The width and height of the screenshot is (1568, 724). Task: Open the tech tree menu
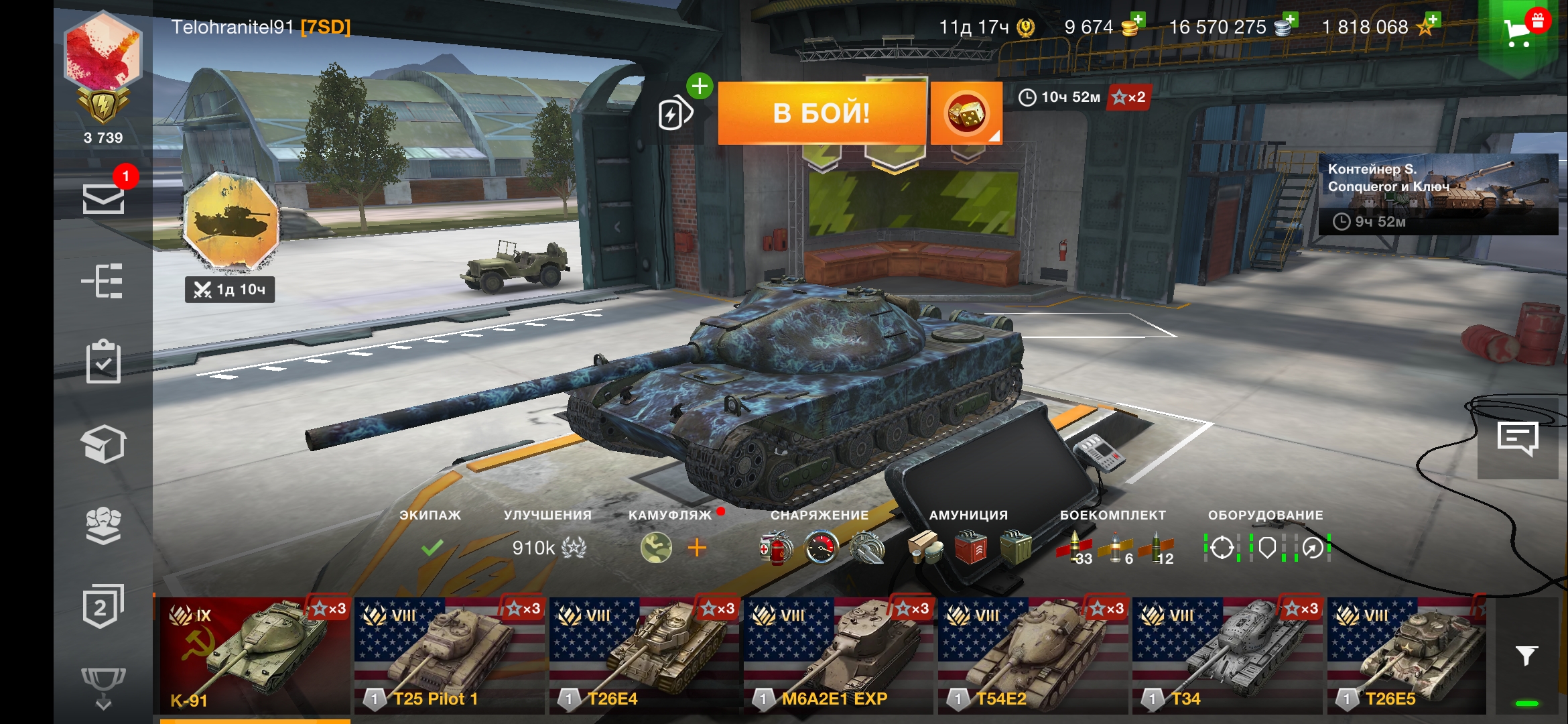click(x=103, y=280)
